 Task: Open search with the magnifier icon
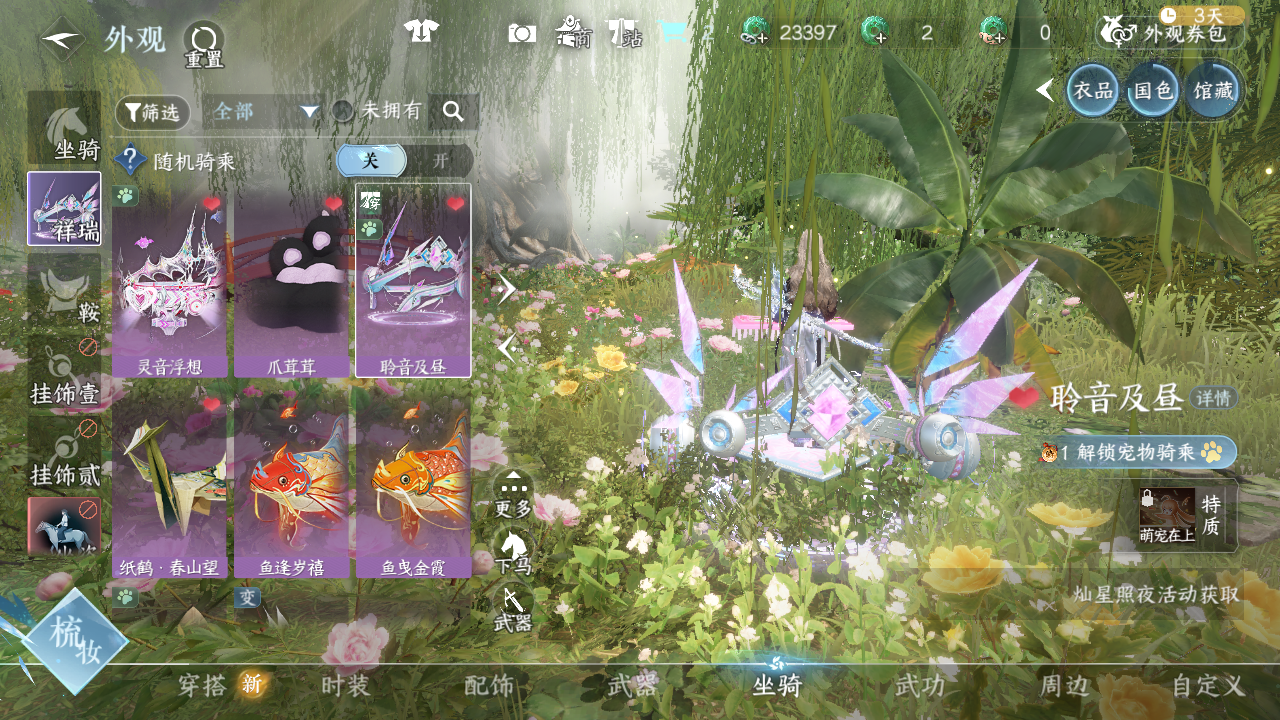point(453,112)
